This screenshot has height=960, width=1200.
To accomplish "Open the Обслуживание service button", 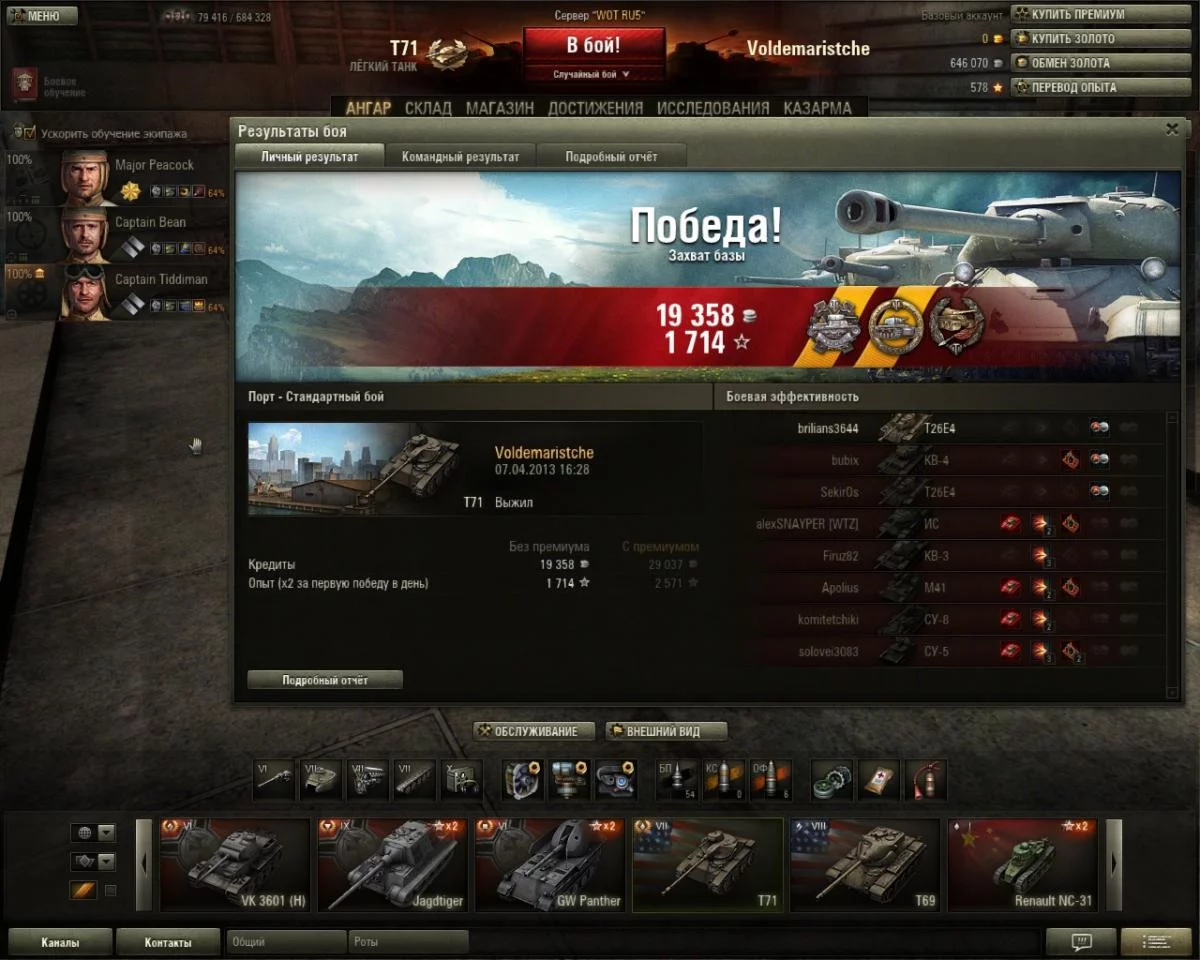I will [x=534, y=731].
